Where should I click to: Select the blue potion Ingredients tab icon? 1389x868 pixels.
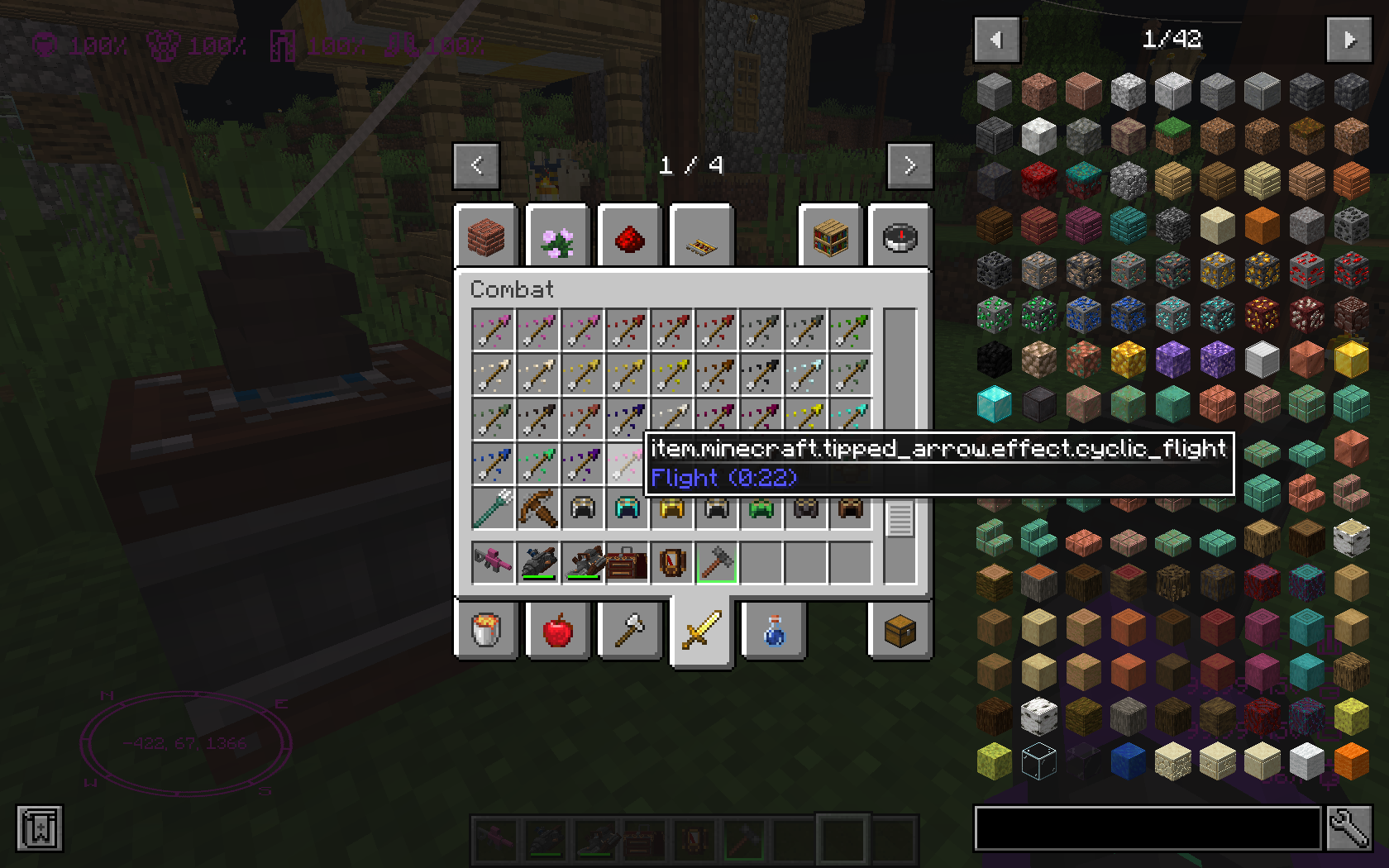tap(775, 629)
